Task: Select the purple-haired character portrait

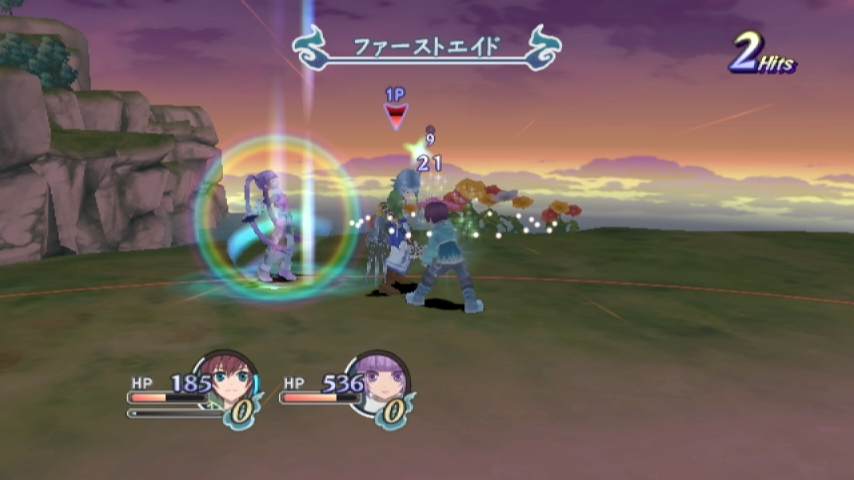Action: 382,378
